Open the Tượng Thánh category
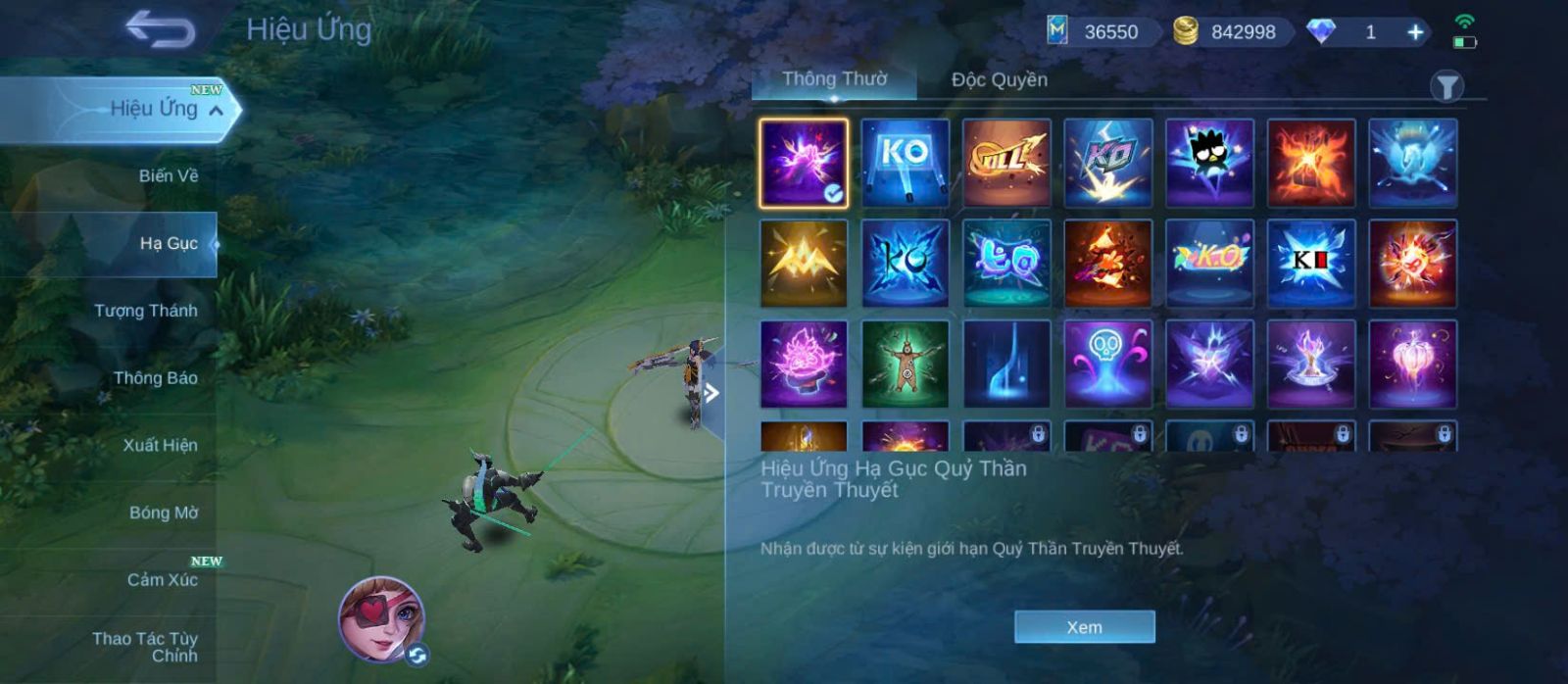The width and height of the screenshot is (1568, 684). [x=146, y=311]
